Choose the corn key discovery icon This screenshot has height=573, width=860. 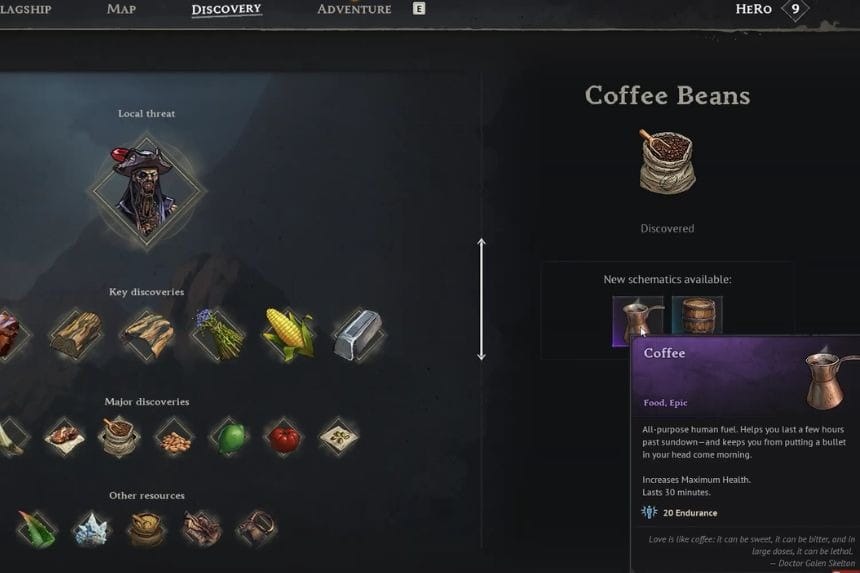pyautogui.click(x=288, y=333)
